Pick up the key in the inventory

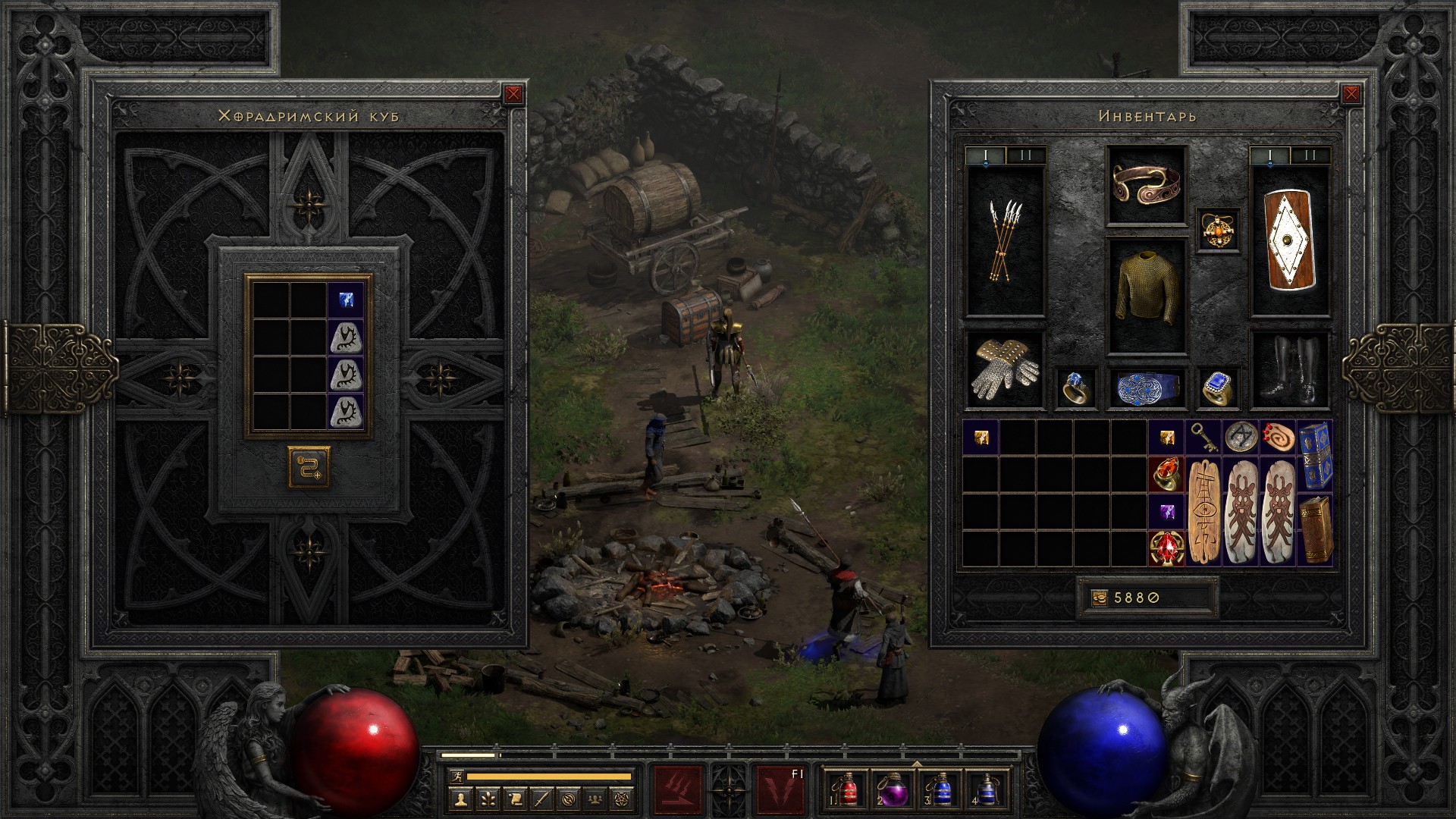coord(1203,438)
